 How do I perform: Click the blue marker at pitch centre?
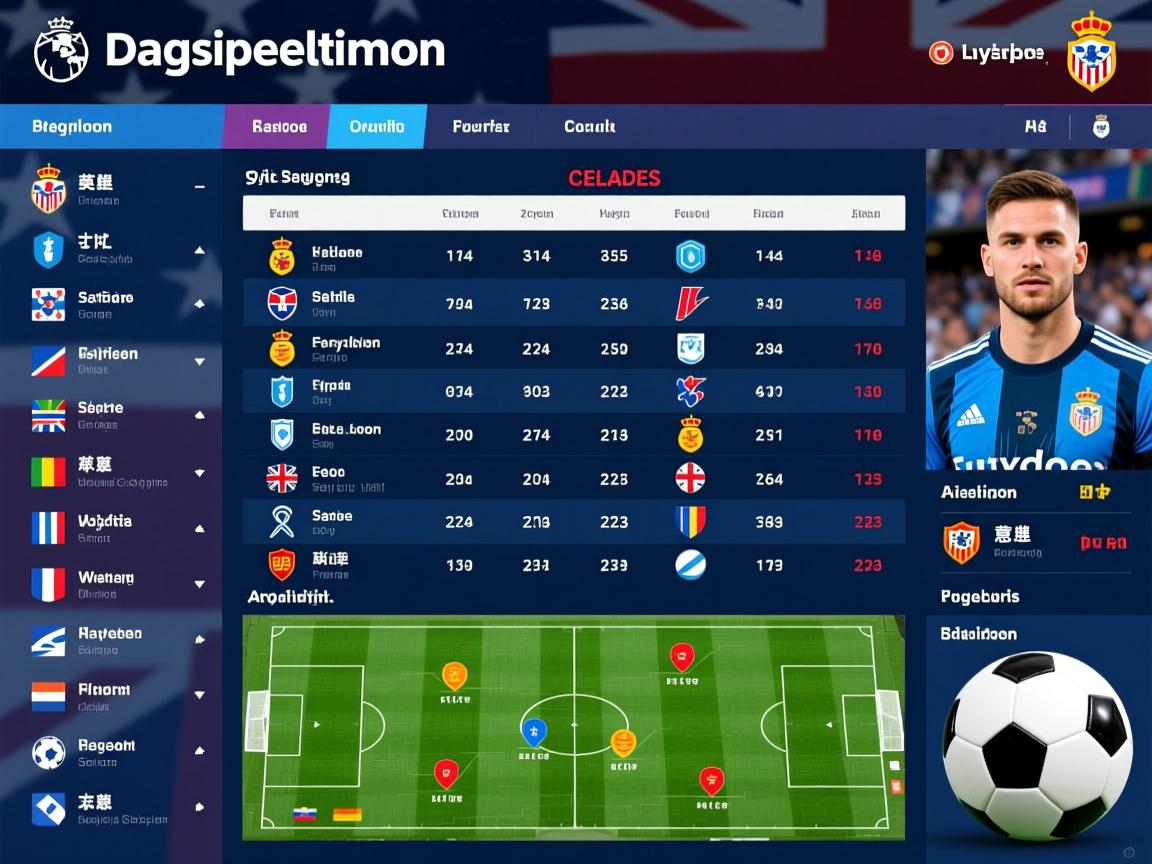535,732
